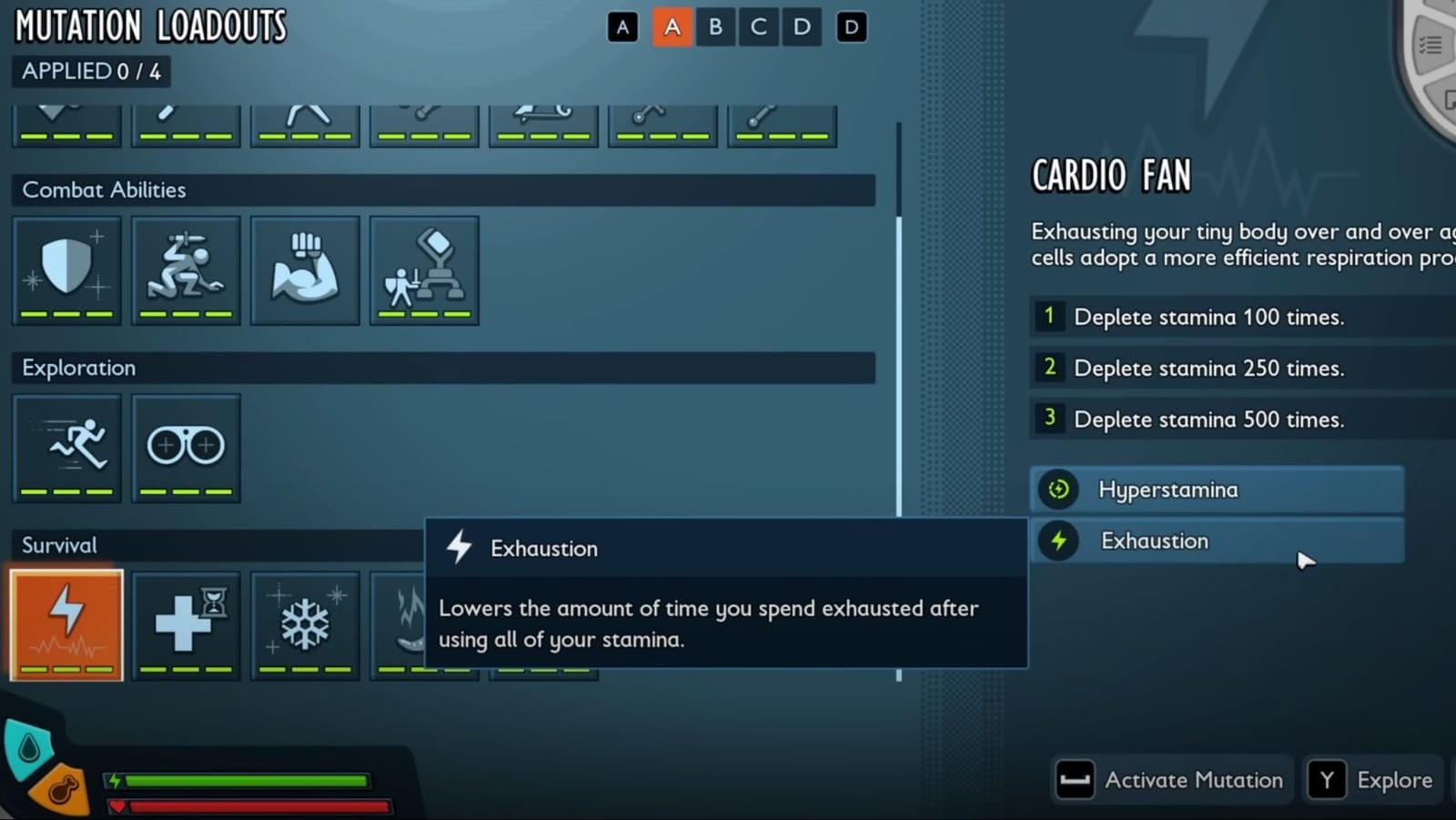Click the sneak attack combat mutation icon
This screenshot has height=820, width=1456.
[x=185, y=269]
